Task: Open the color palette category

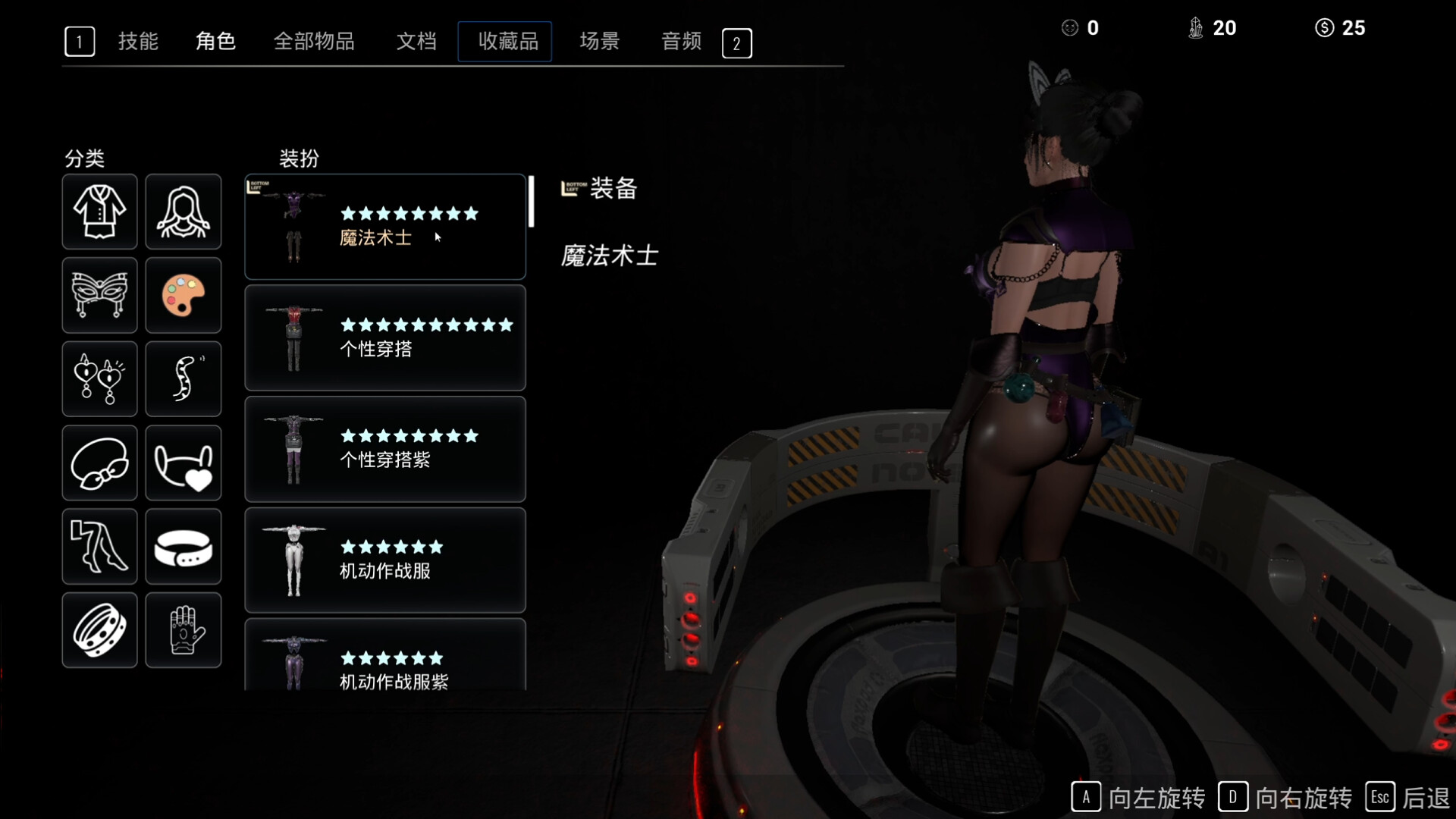Action: [184, 296]
